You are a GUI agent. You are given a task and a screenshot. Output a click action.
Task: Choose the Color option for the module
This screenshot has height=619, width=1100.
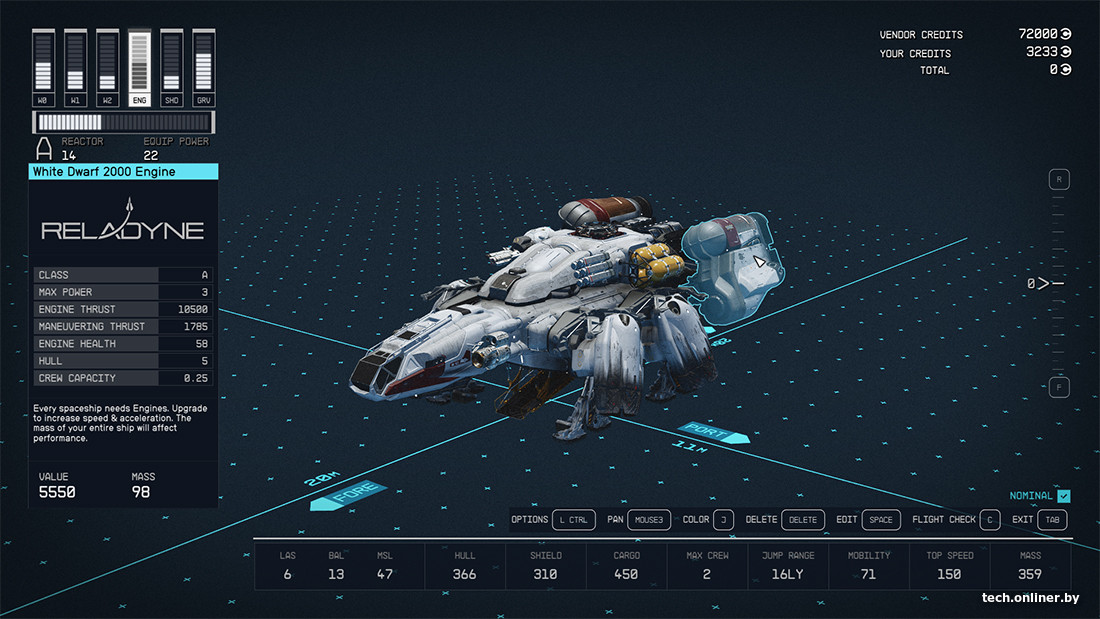pos(724,520)
